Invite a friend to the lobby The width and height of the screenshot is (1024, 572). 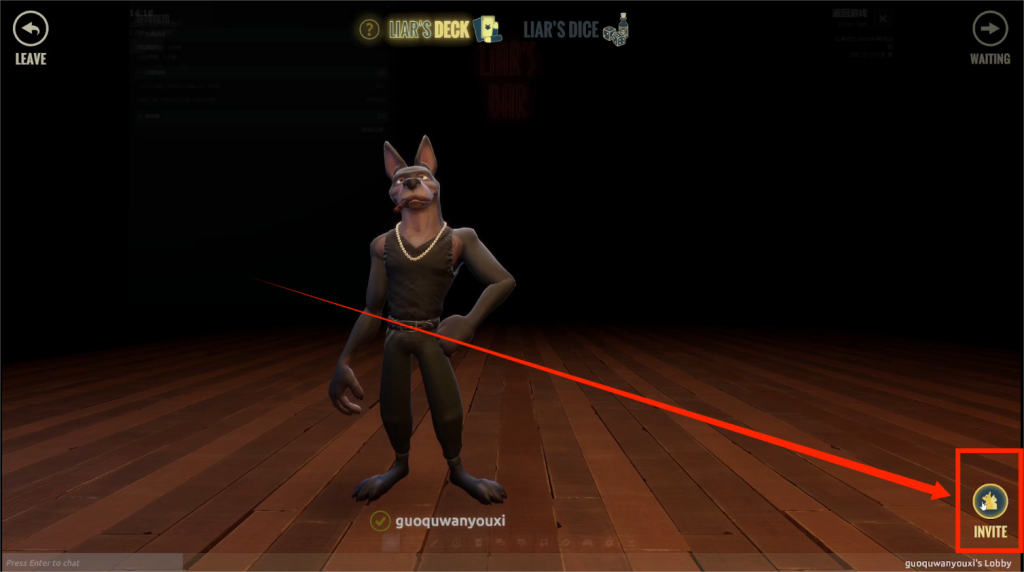(x=990, y=502)
